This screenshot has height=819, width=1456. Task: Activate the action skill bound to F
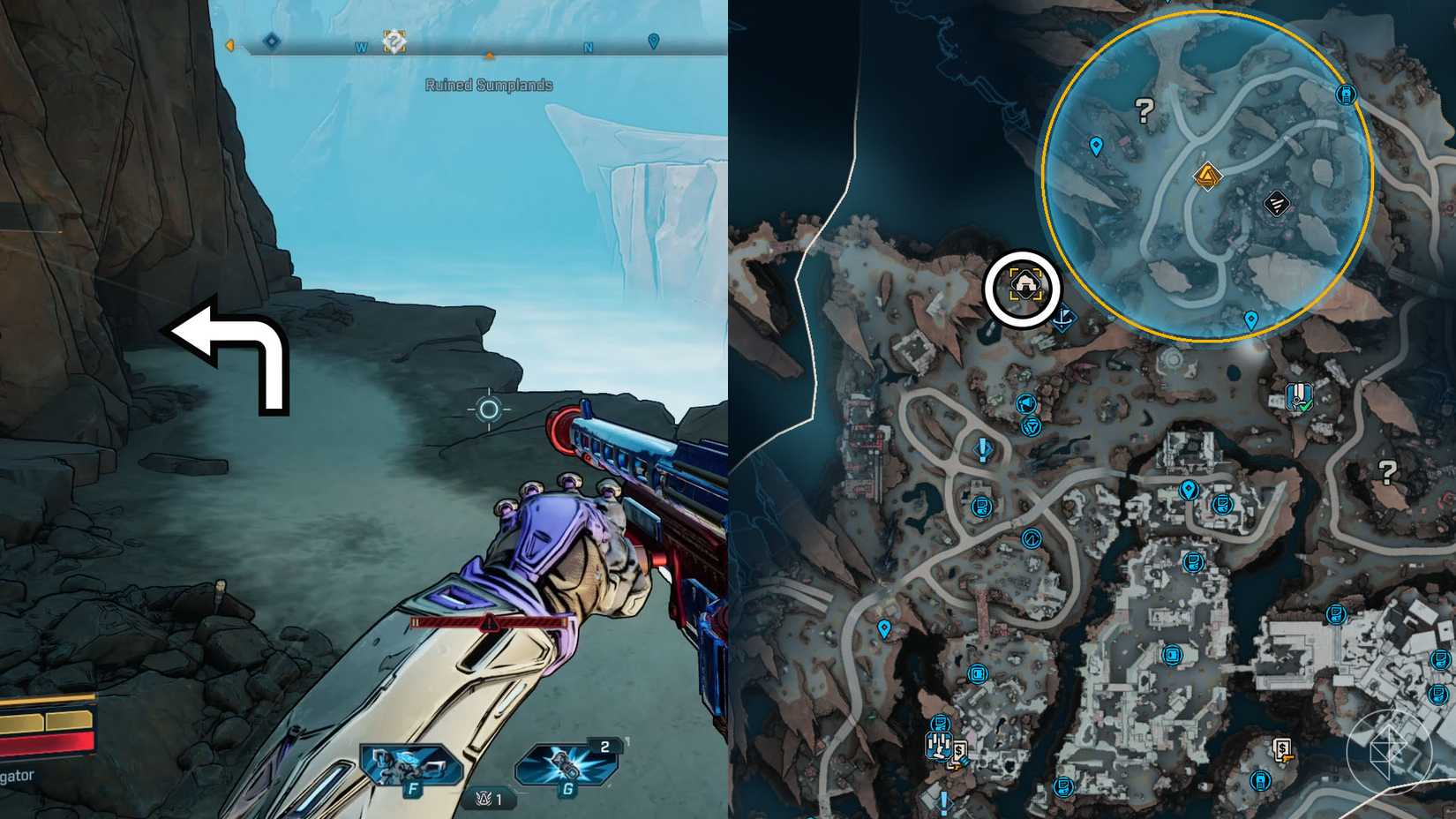[409, 766]
